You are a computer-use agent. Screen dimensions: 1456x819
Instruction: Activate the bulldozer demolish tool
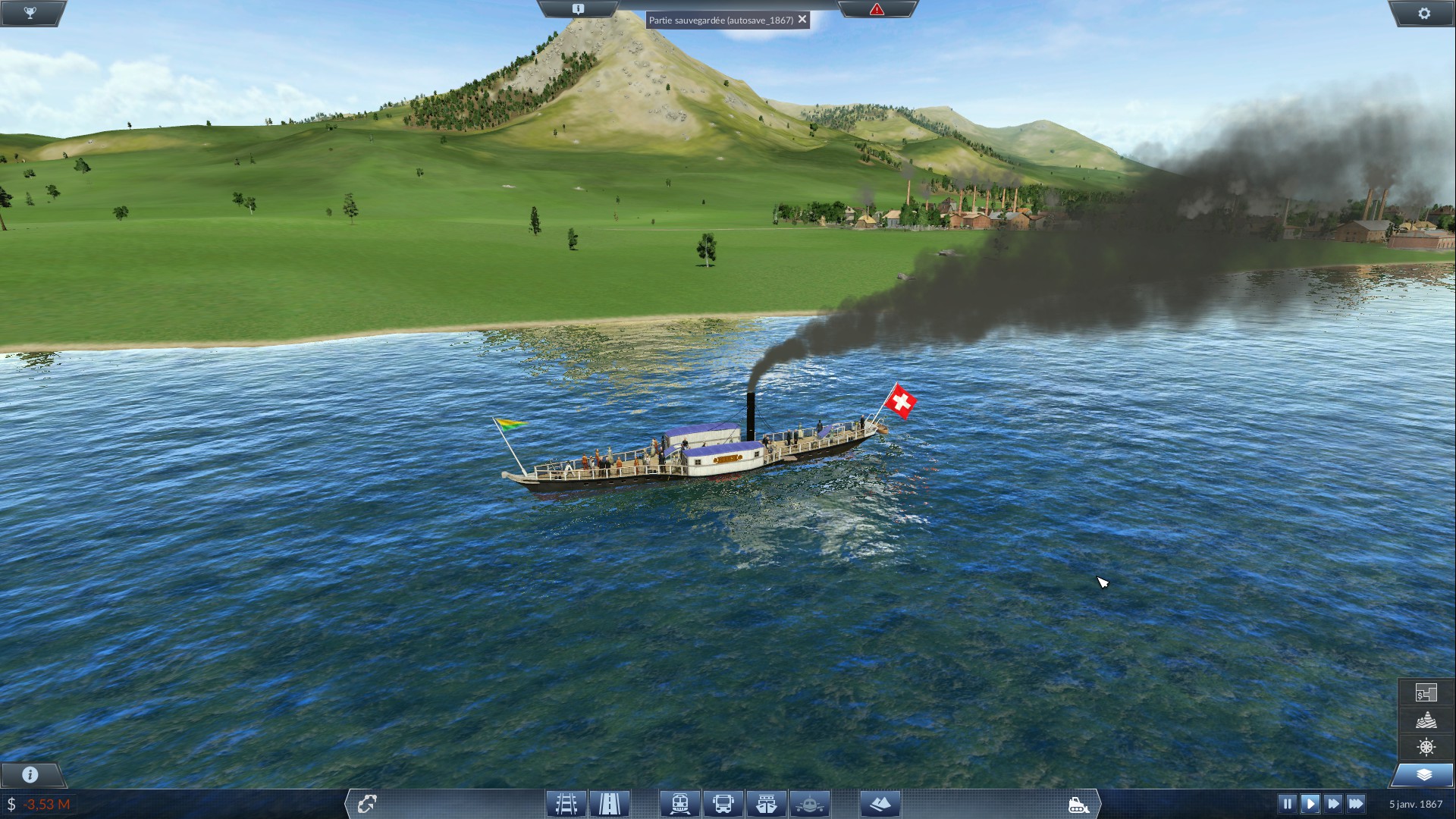[x=1078, y=804]
